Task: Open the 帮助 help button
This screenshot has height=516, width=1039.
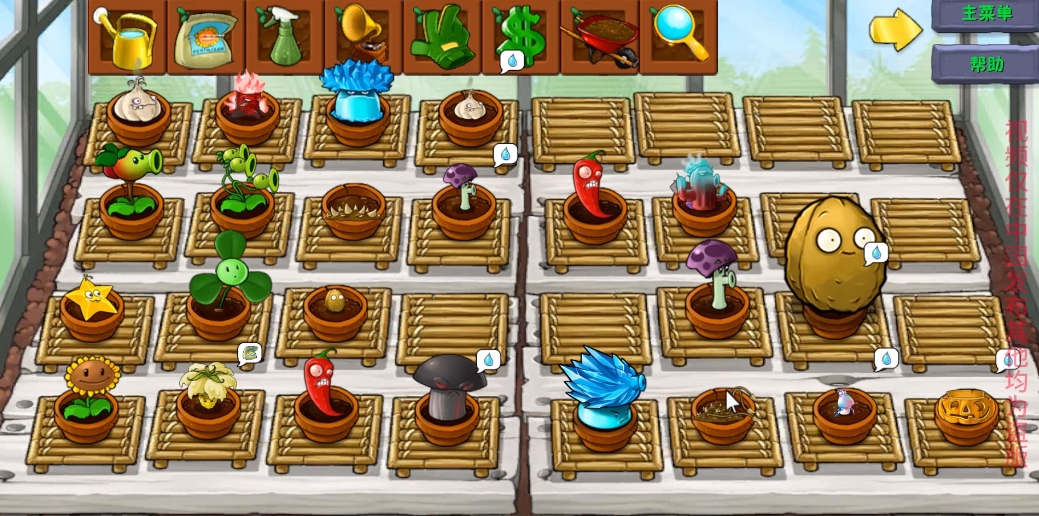Action: pos(986,64)
